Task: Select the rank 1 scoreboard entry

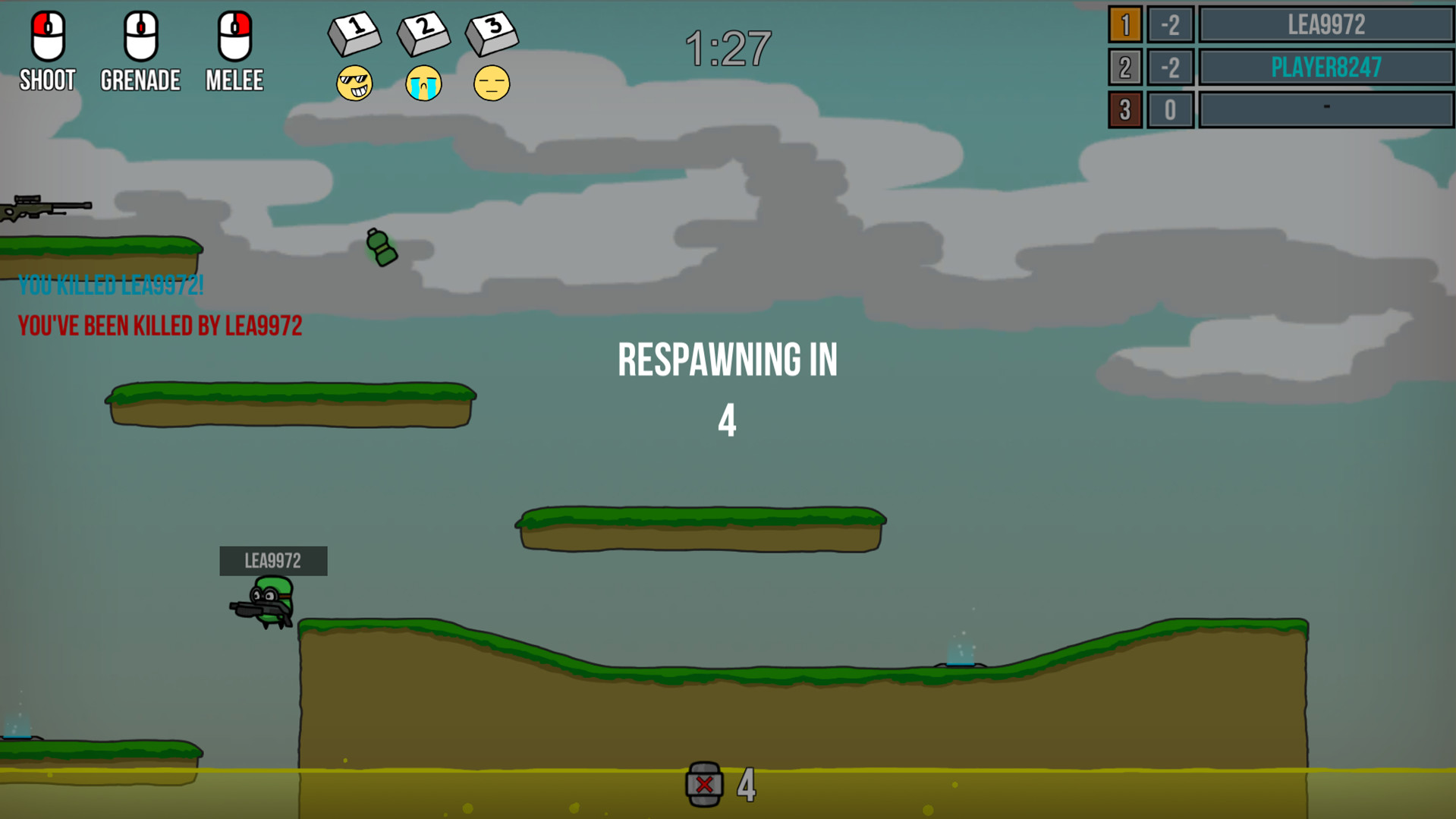Action: [x=1125, y=24]
